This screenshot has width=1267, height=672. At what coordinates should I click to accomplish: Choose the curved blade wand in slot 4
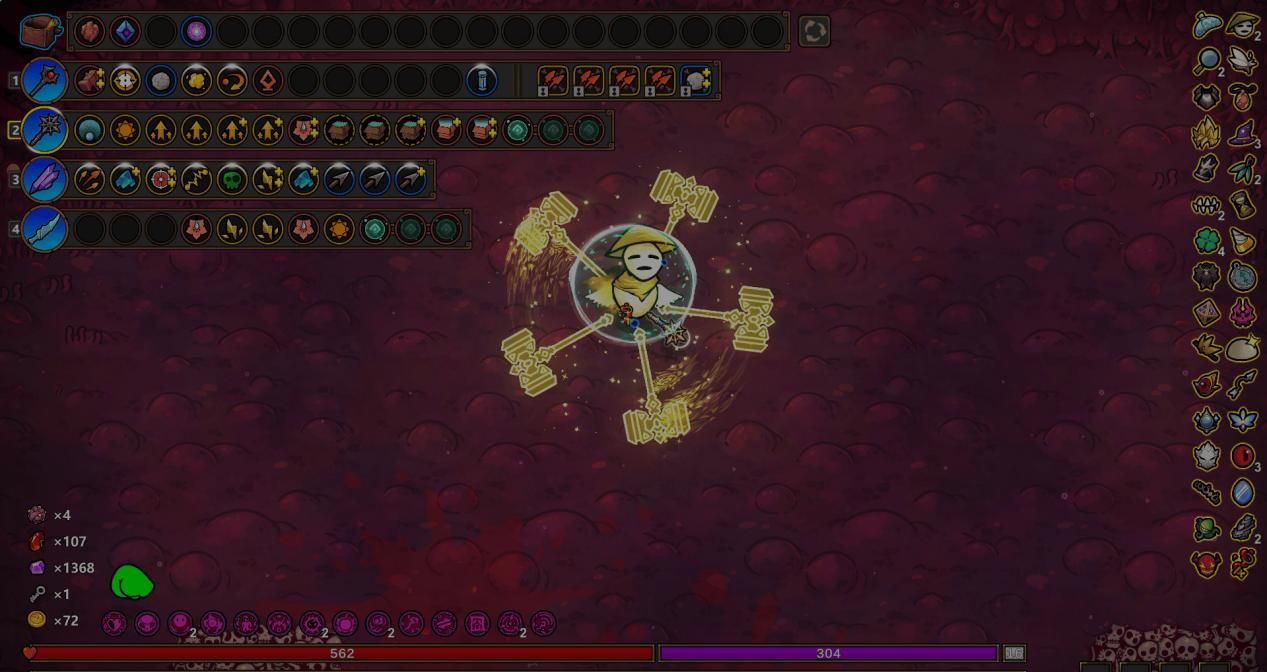[45, 229]
